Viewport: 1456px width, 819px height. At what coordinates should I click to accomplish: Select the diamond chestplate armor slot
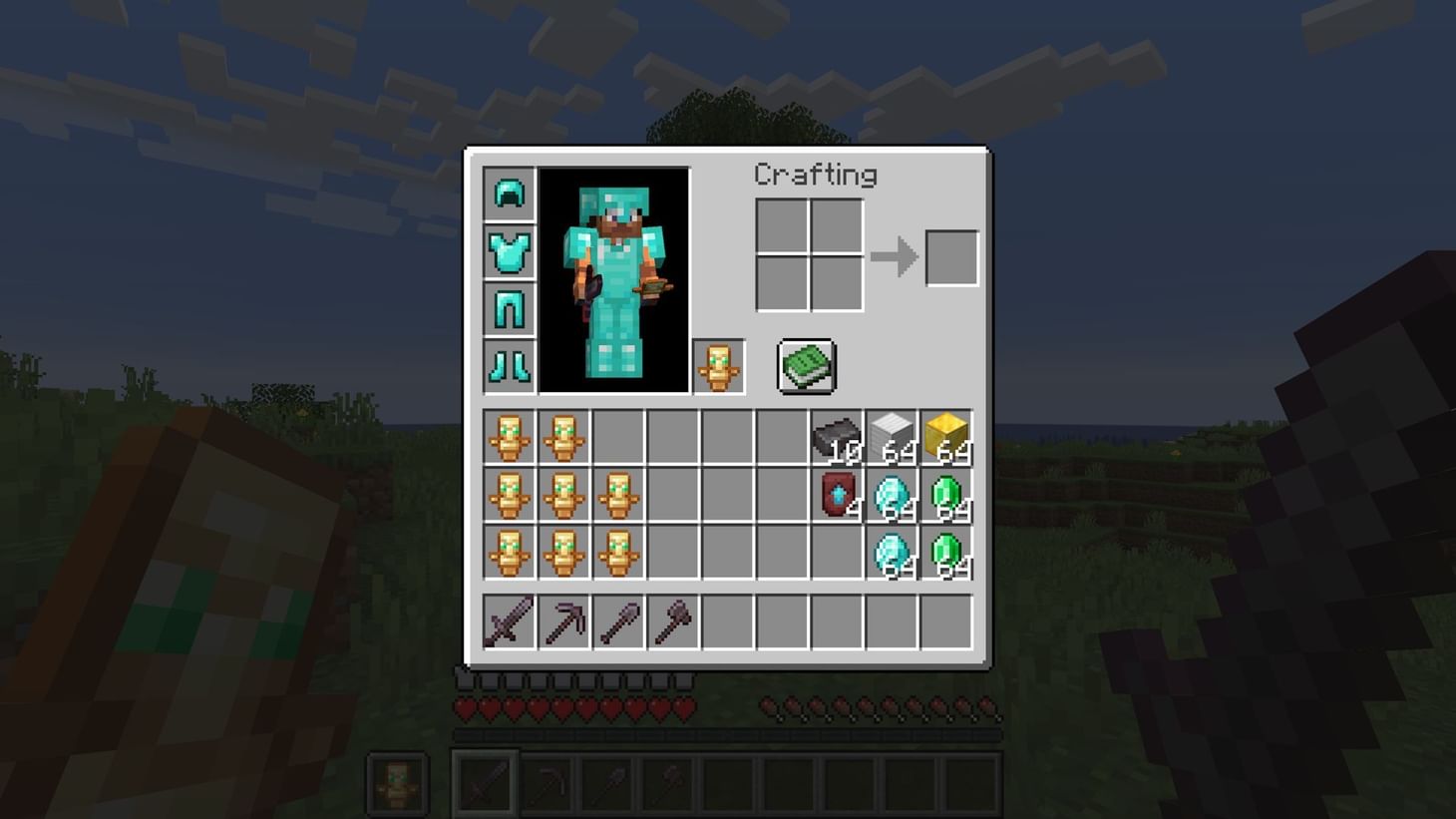[x=510, y=251]
